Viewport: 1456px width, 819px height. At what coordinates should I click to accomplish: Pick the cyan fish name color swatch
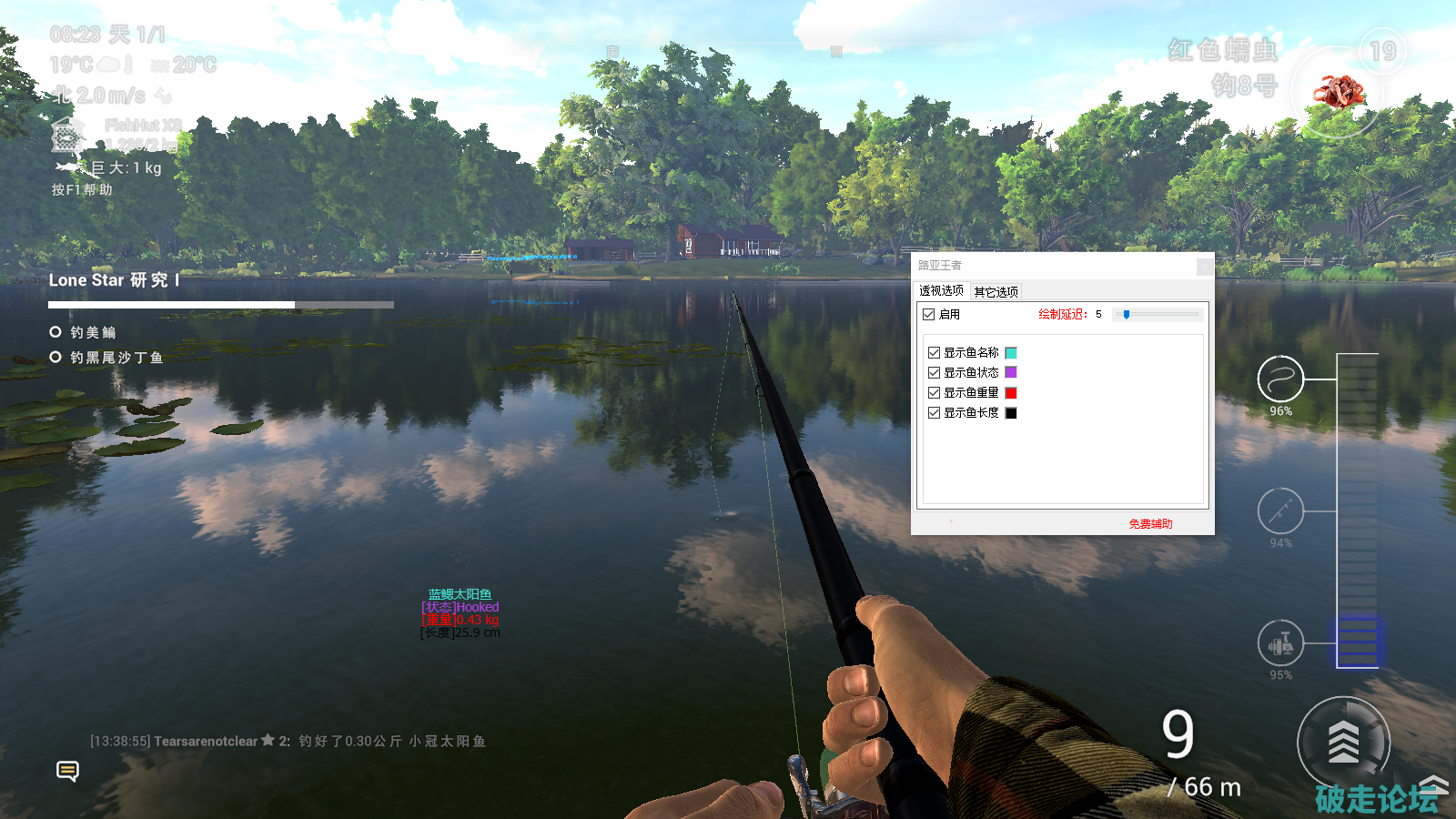1011,353
